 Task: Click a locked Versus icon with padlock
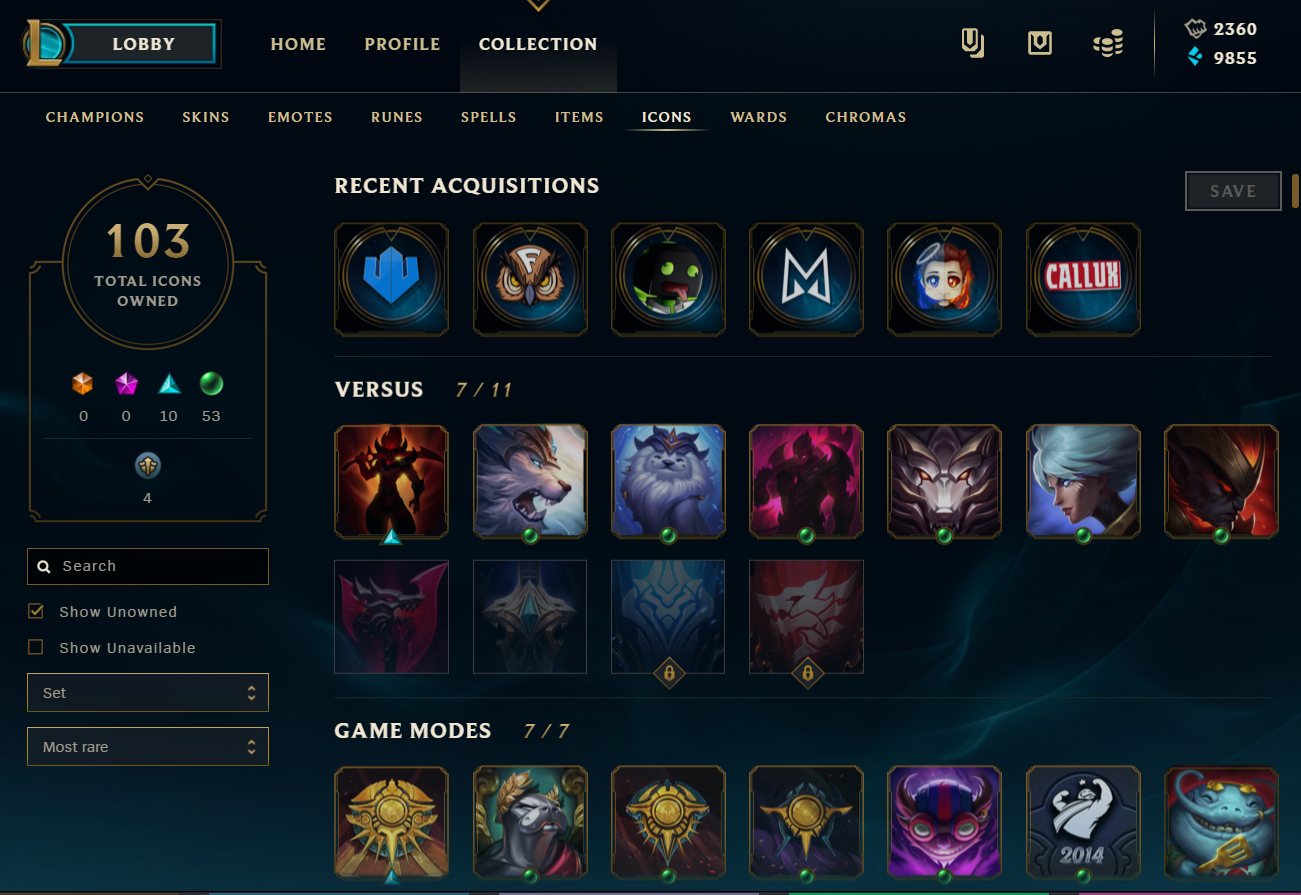pos(668,616)
